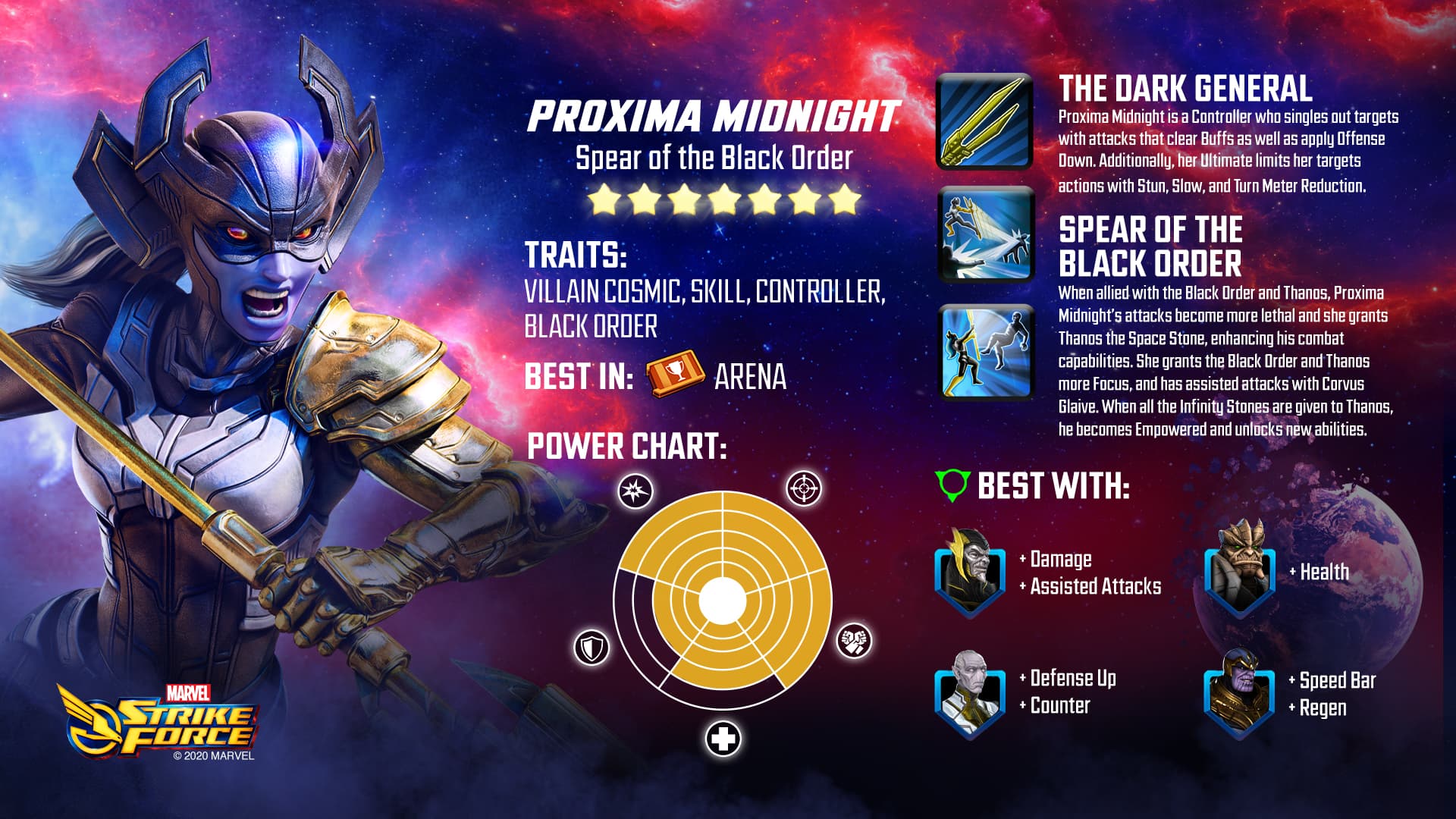Select the golden spear ability icon
The width and height of the screenshot is (1456, 819).
pyautogui.click(x=984, y=121)
